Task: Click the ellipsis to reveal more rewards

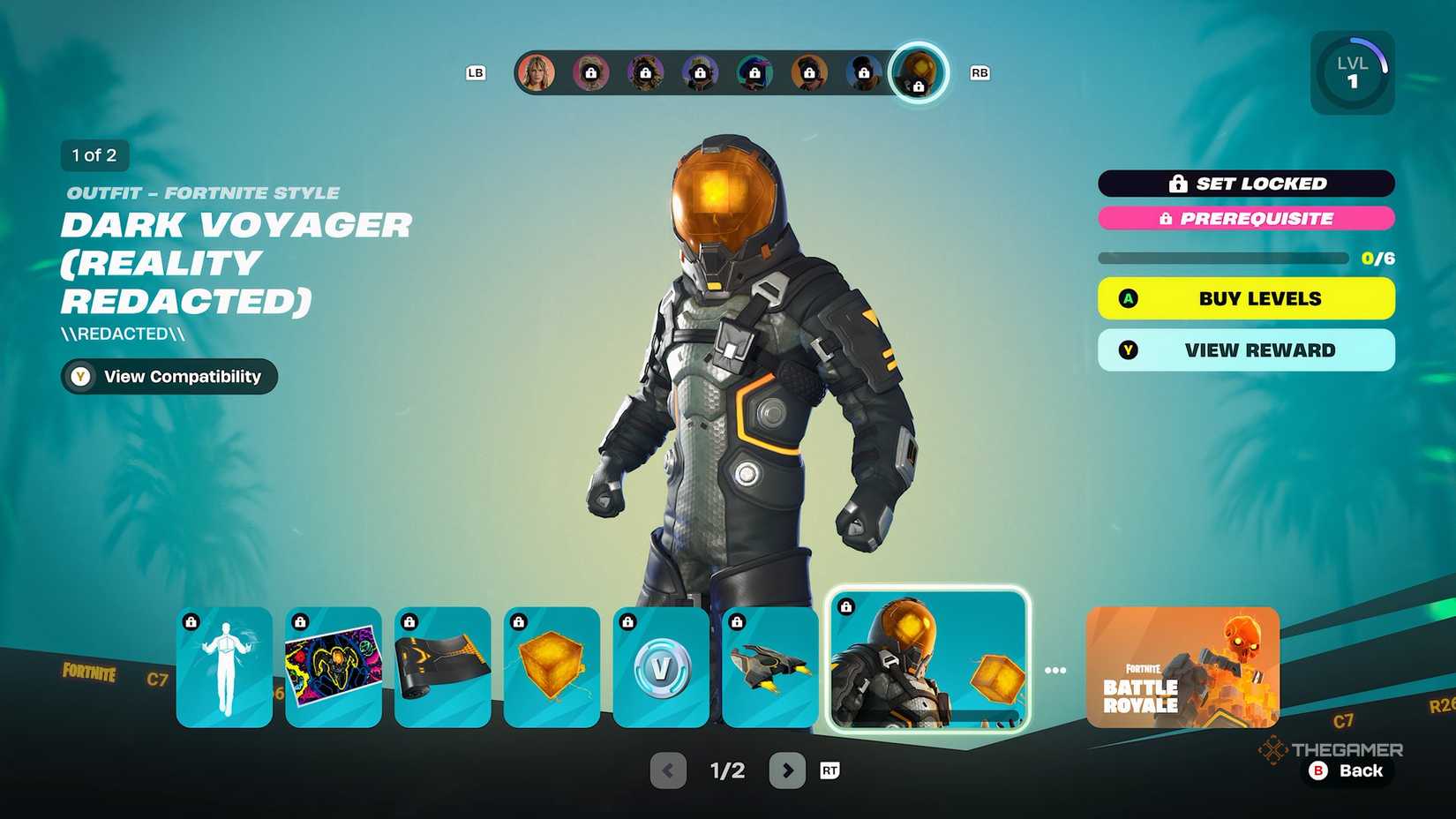Action: pos(1055,669)
